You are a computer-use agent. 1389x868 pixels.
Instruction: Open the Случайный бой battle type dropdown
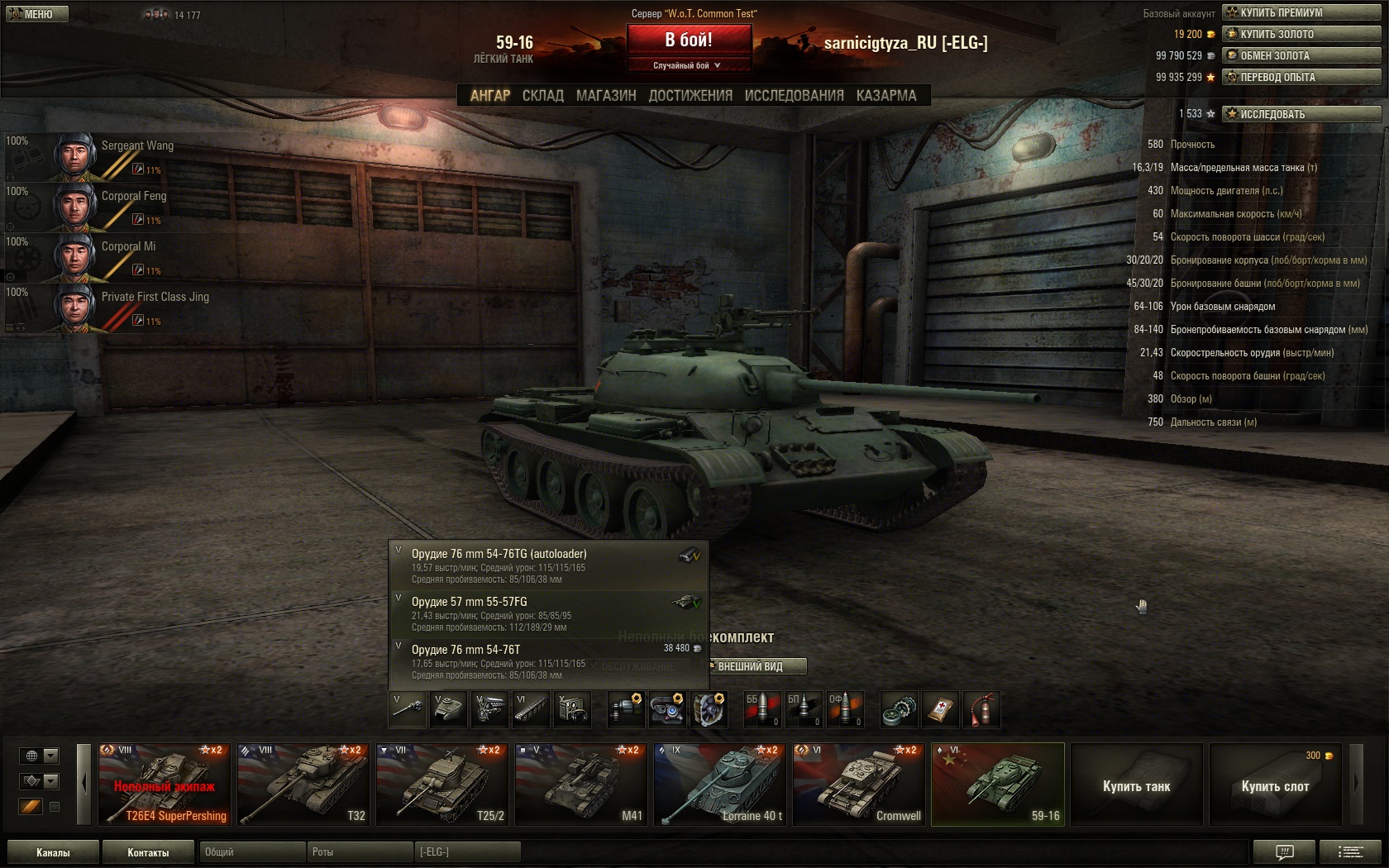coord(688,65)
